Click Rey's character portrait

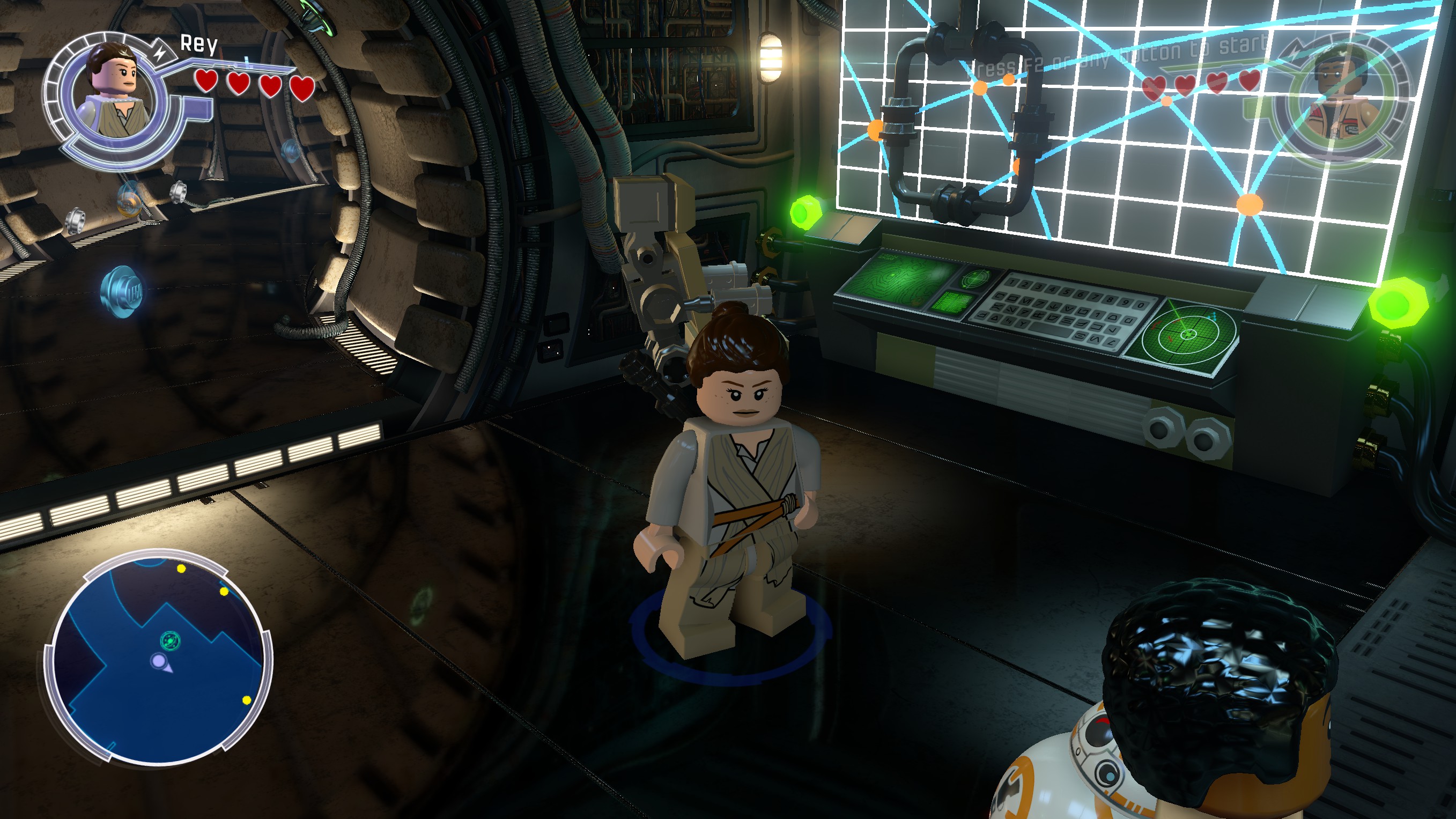click(x=117, y=93)
